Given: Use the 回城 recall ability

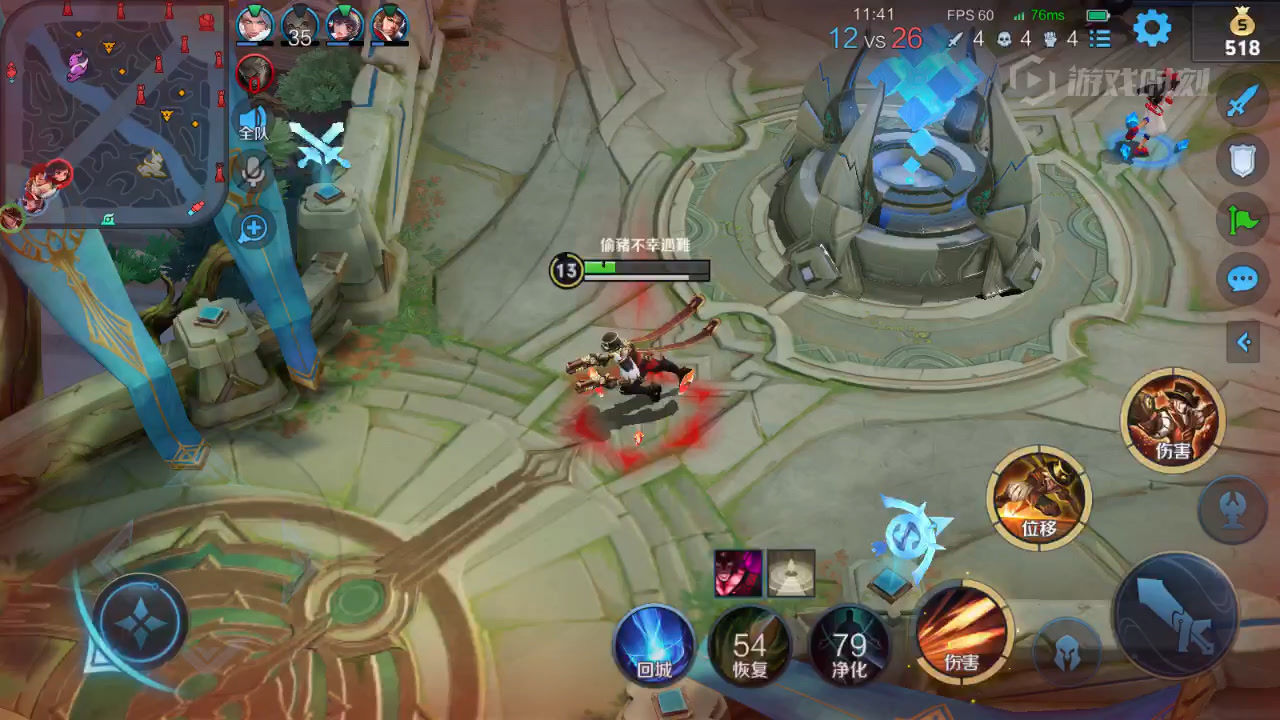Looking at the screenshot, I should [x=654, y=644].
